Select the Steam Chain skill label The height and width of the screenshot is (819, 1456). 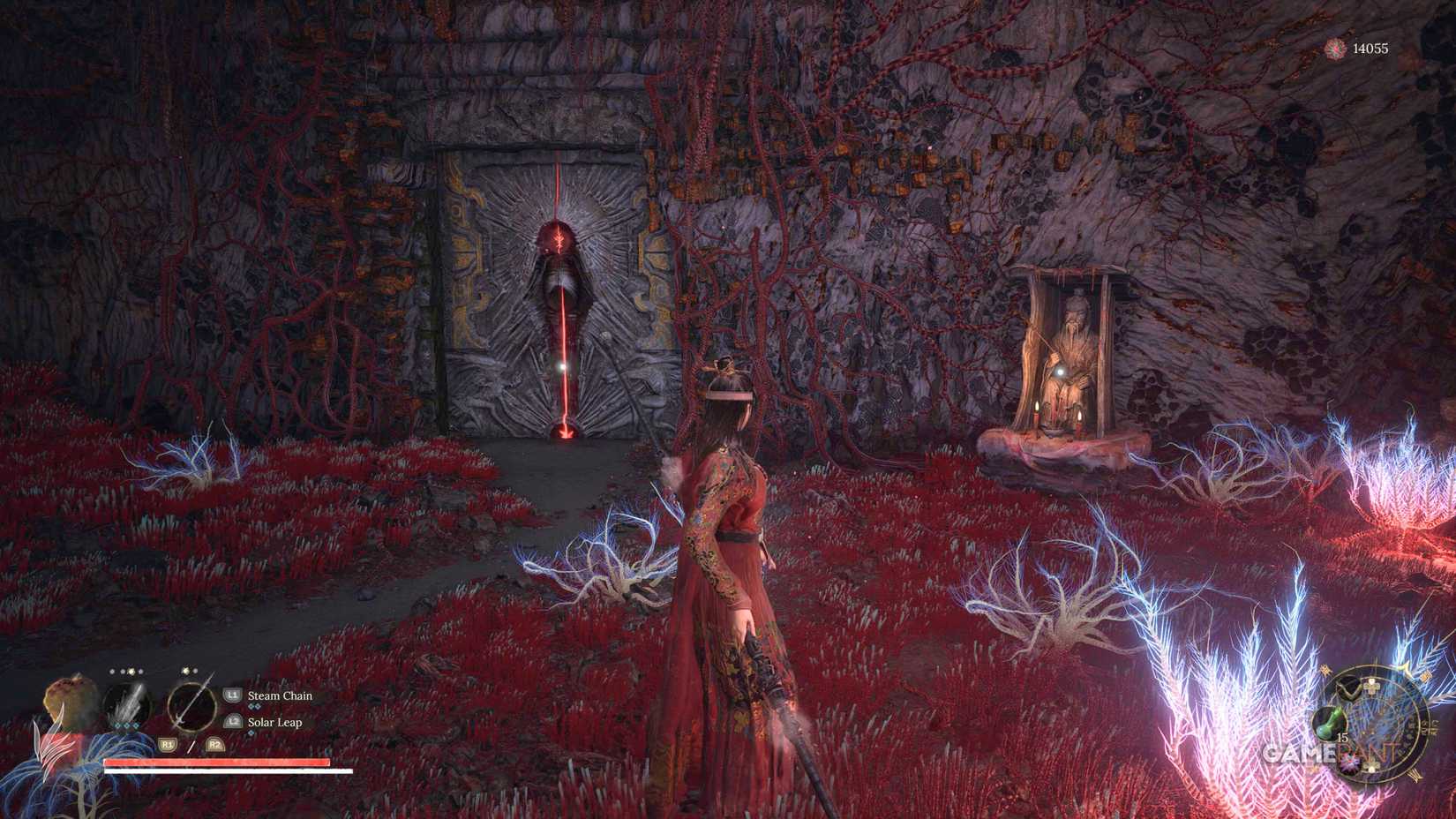280,696
